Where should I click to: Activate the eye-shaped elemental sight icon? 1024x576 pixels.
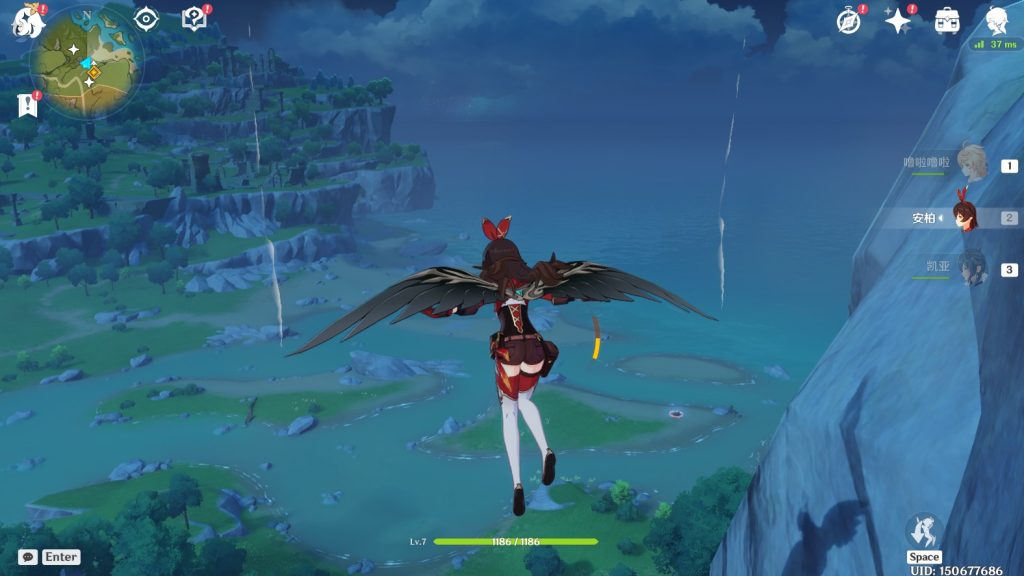147,19
